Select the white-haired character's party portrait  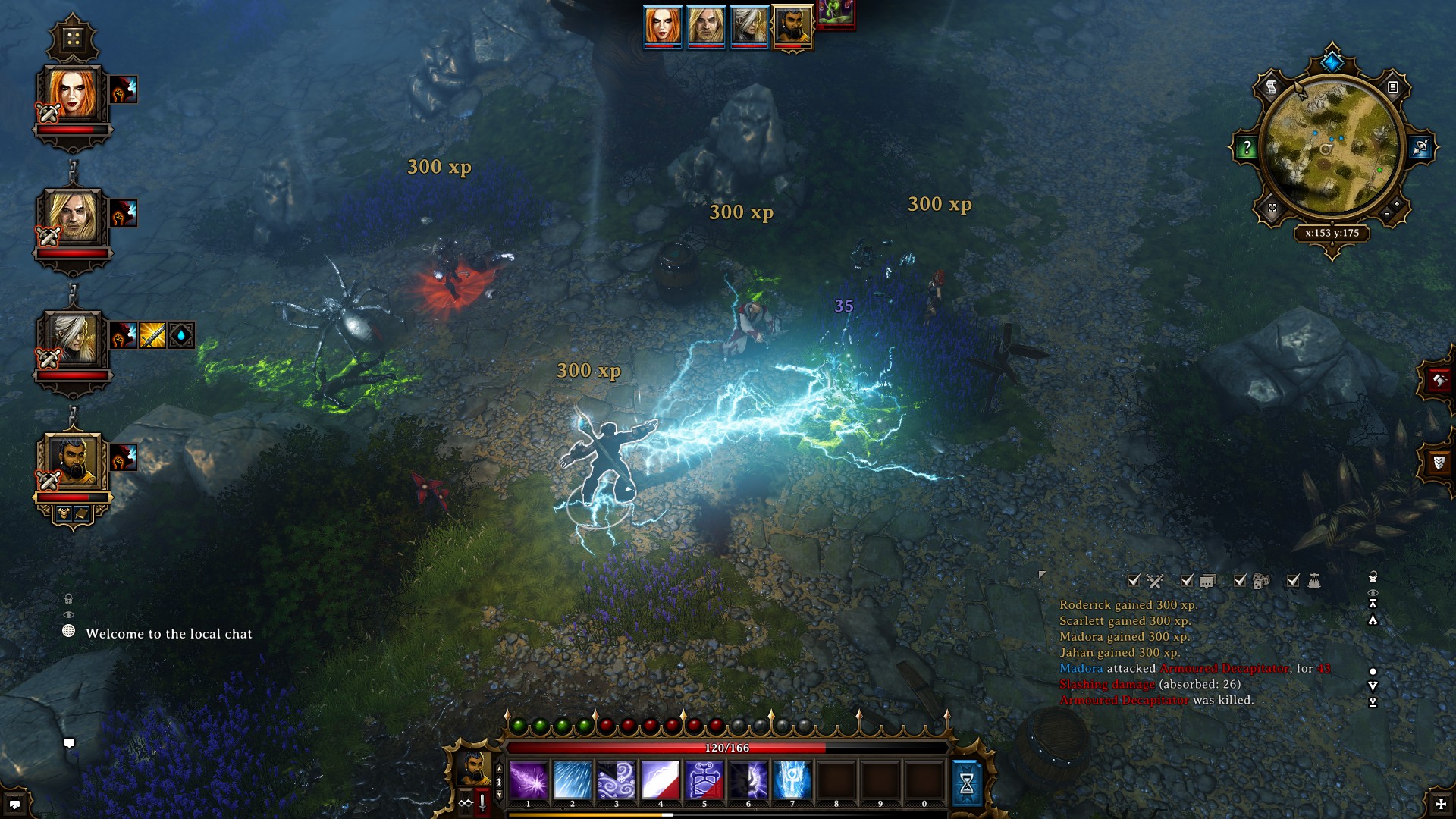73,339
